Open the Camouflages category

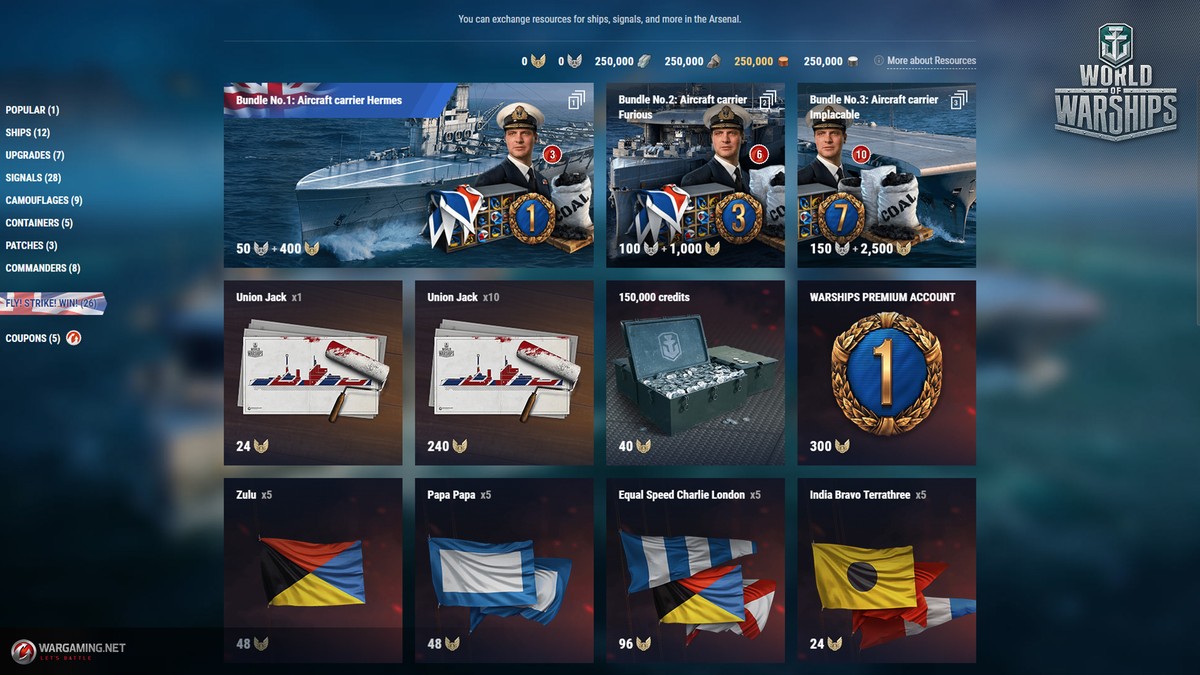click(x=44, y=200)
